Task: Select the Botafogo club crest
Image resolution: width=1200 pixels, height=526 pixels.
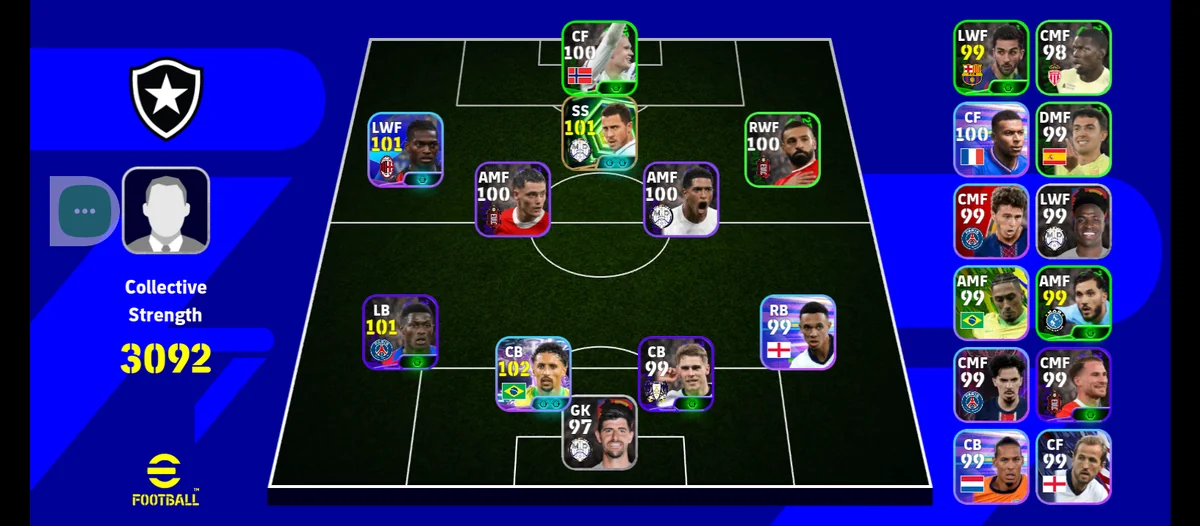Action: coord(168,100)
